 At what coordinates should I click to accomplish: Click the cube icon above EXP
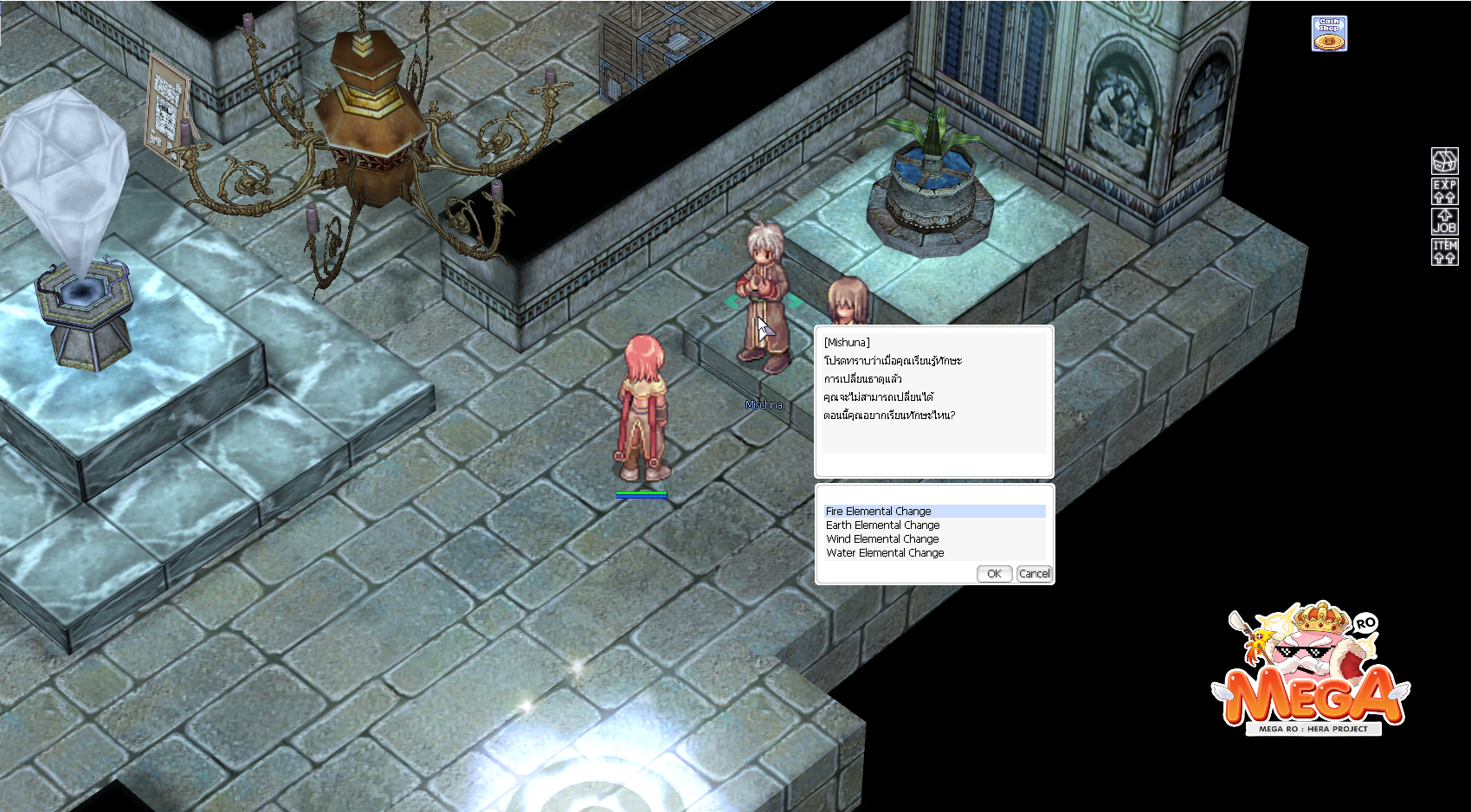1444,161
